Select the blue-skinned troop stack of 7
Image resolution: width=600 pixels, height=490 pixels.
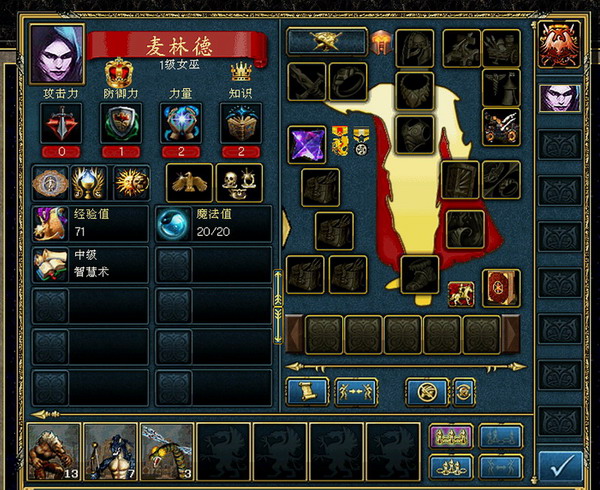pos(110,451)
